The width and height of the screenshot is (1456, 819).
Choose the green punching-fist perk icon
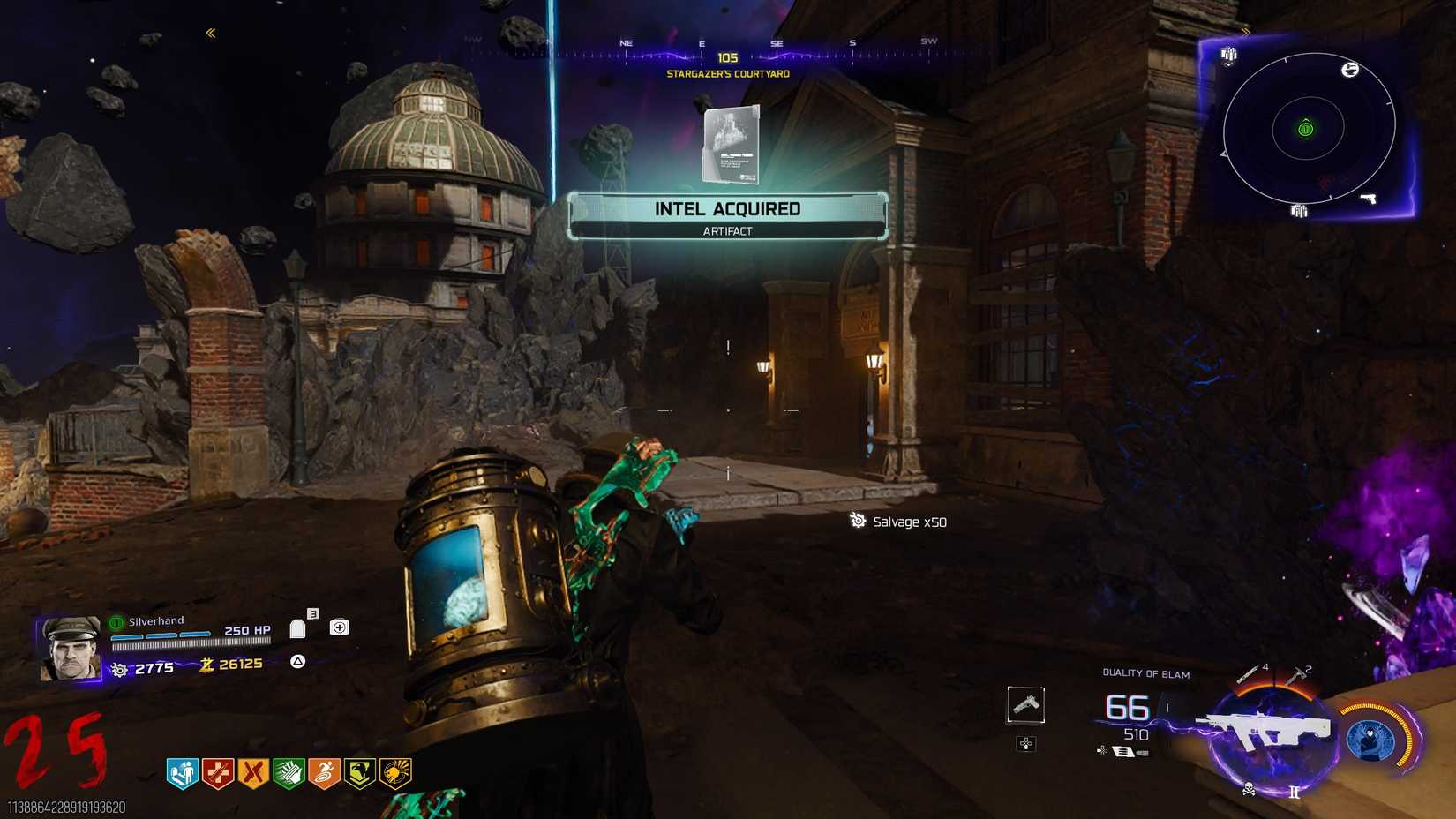coord(289,773)
